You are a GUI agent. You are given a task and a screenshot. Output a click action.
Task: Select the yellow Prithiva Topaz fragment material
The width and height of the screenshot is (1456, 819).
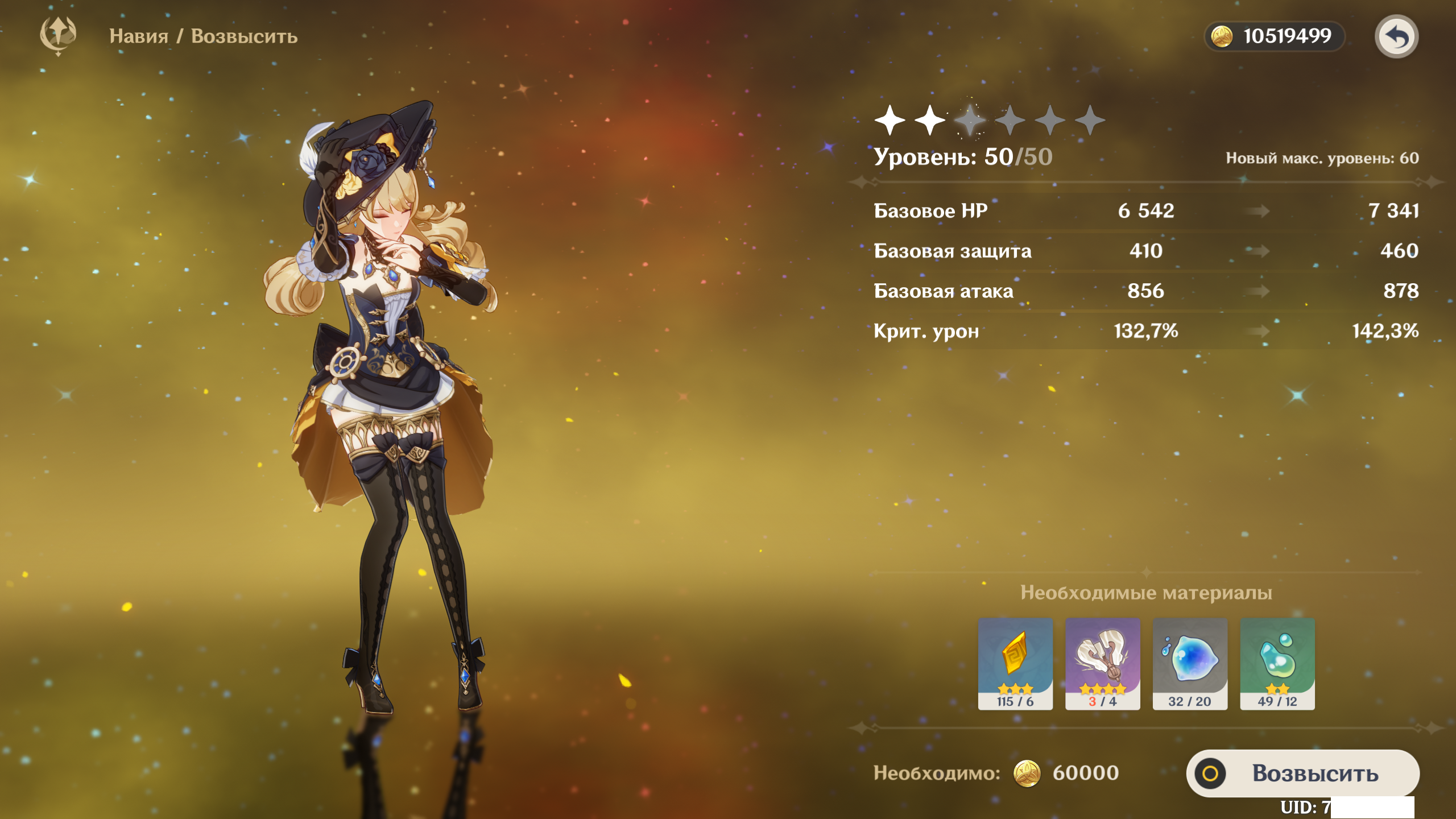pyautogui.click(x=1015, y=663)
